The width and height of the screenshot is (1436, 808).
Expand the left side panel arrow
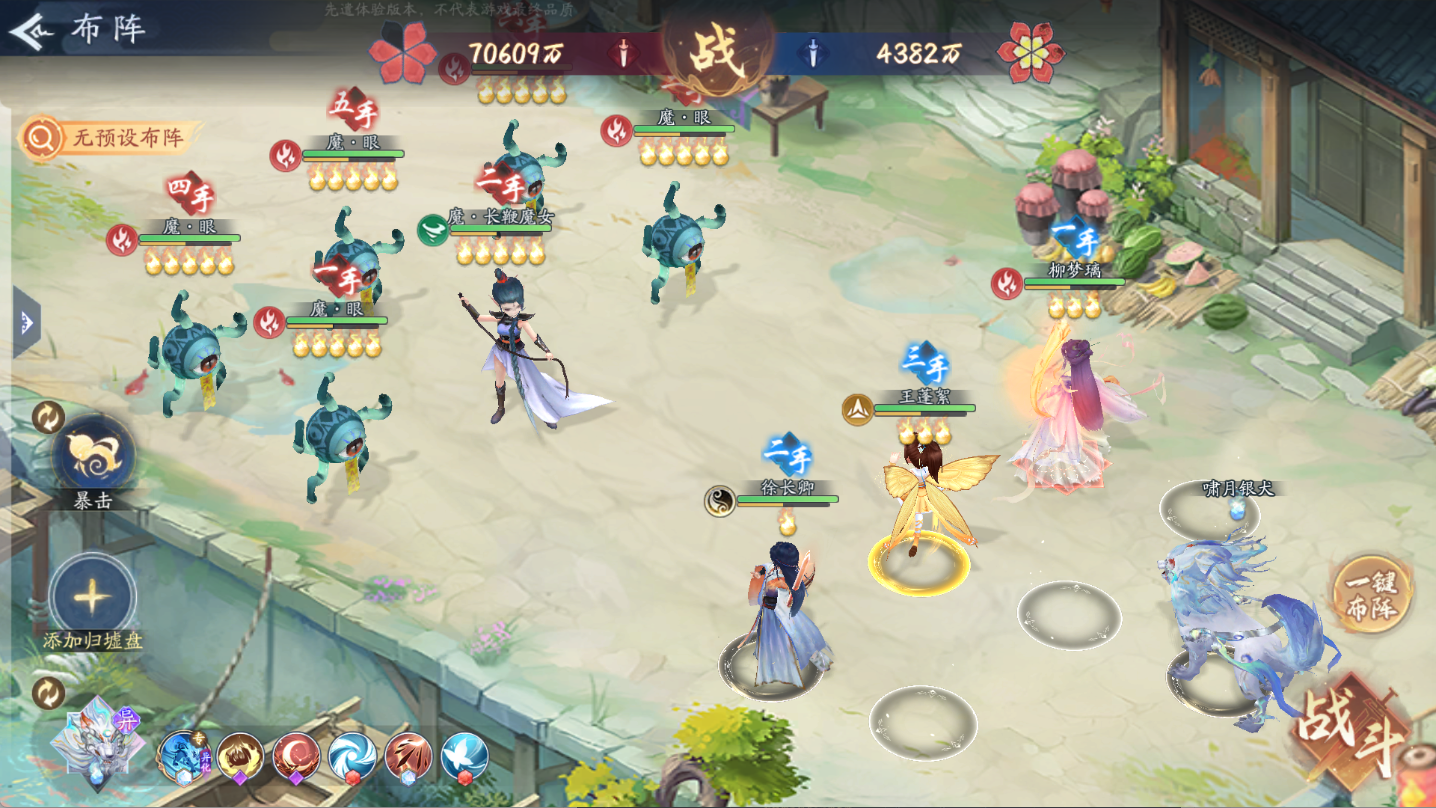[26, 322]
